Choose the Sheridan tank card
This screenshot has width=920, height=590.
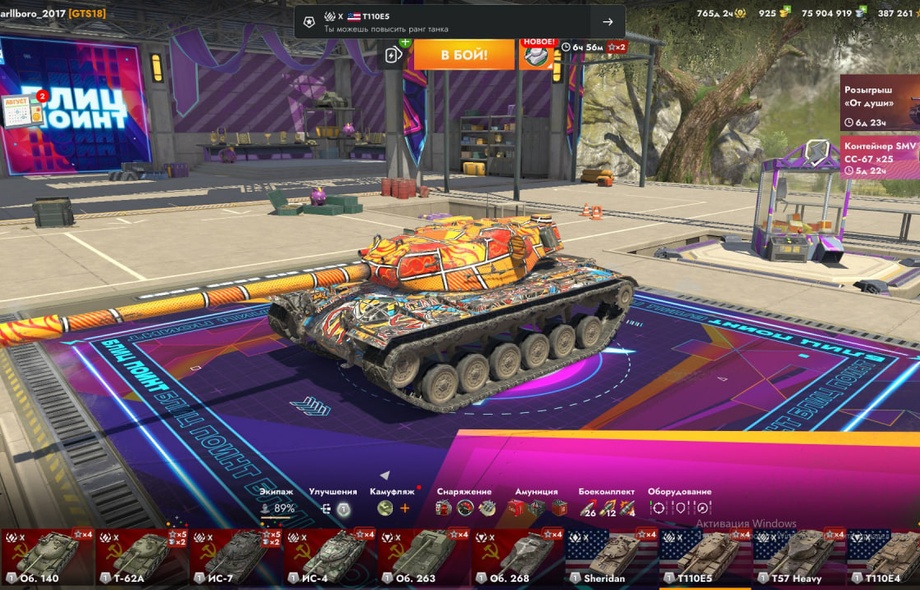[x=611, y=558]
